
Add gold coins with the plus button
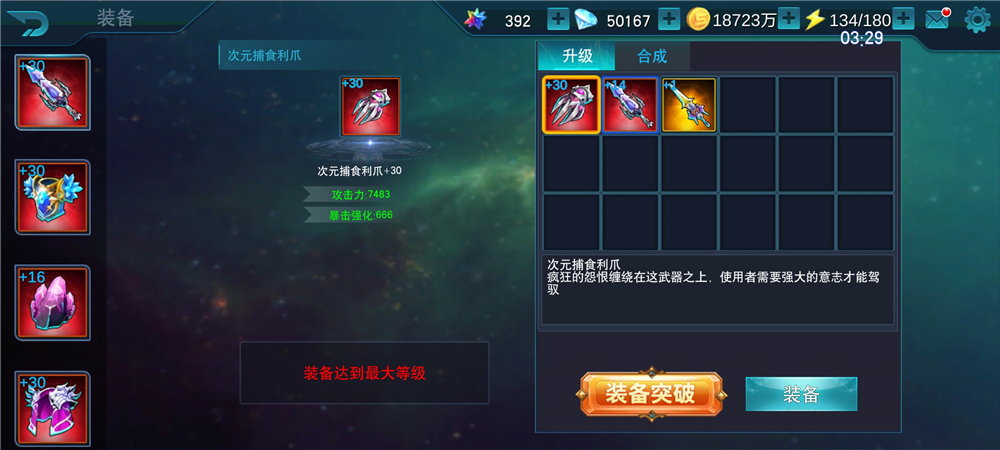point(789,20)
